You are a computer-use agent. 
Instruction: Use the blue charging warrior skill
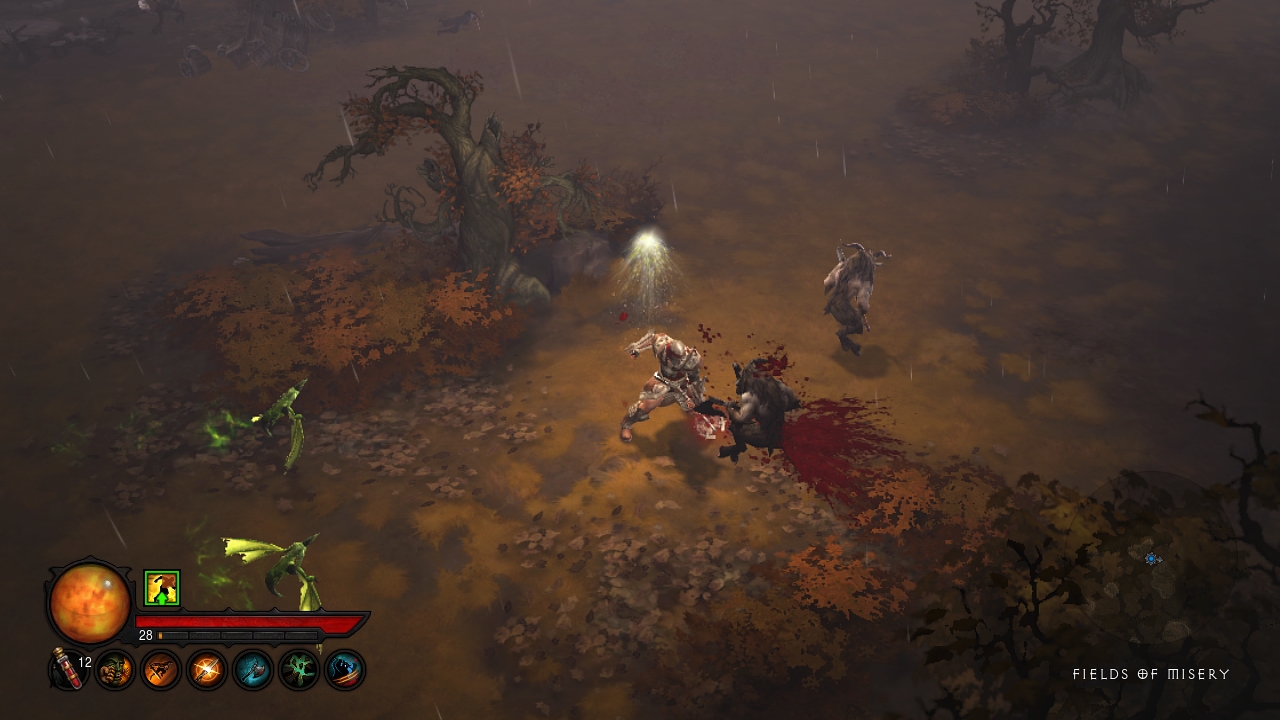345,669
